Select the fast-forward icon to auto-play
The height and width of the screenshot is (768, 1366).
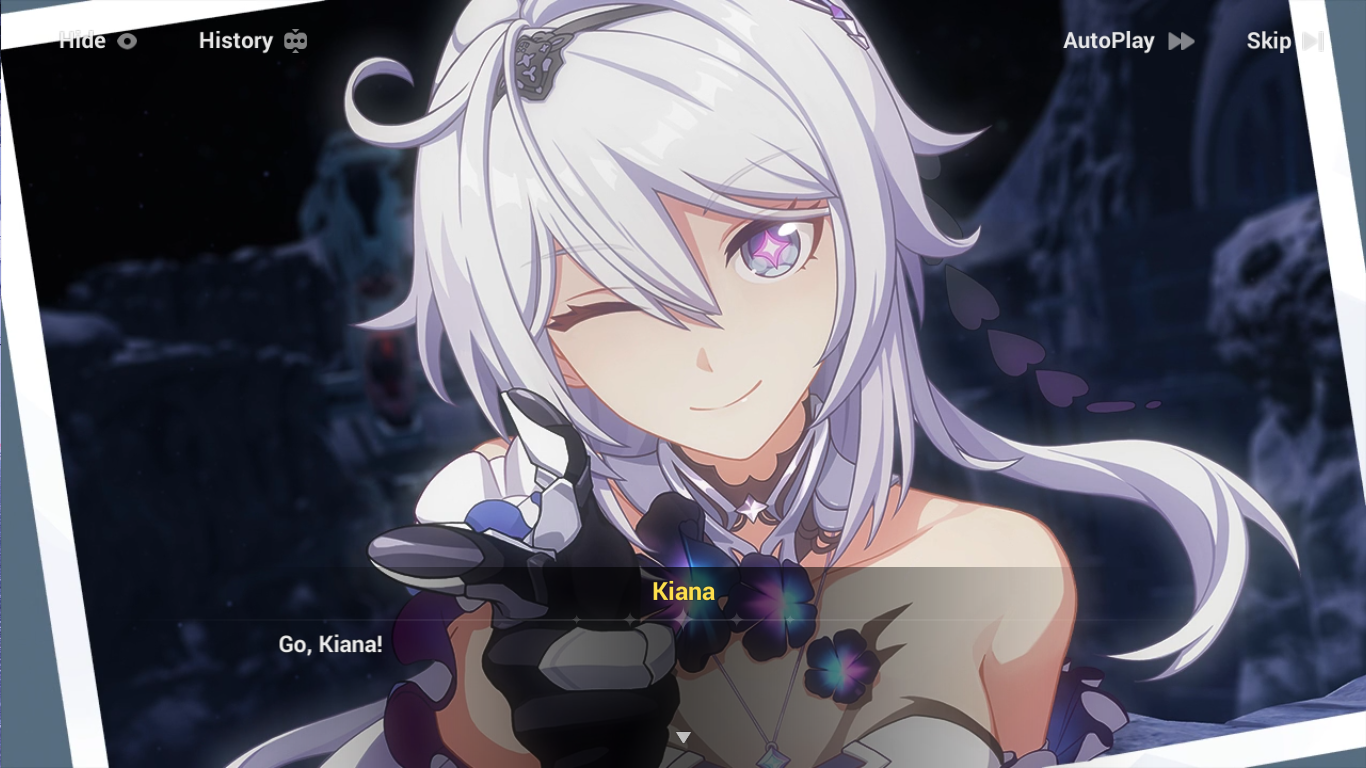[x=1180, y=41]
